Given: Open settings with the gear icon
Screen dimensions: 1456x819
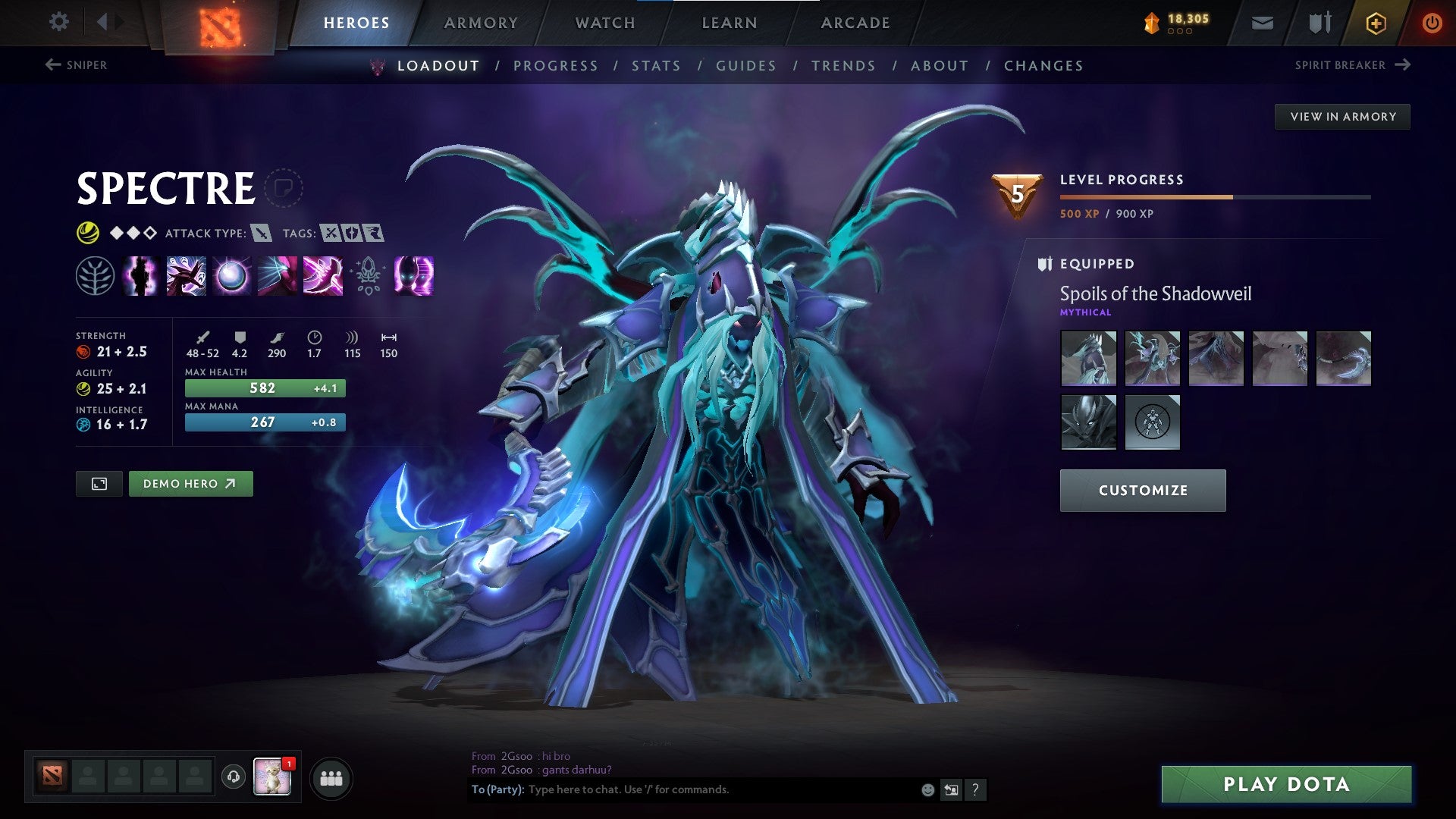Looking at the screenshot, I should coord(58,22).
